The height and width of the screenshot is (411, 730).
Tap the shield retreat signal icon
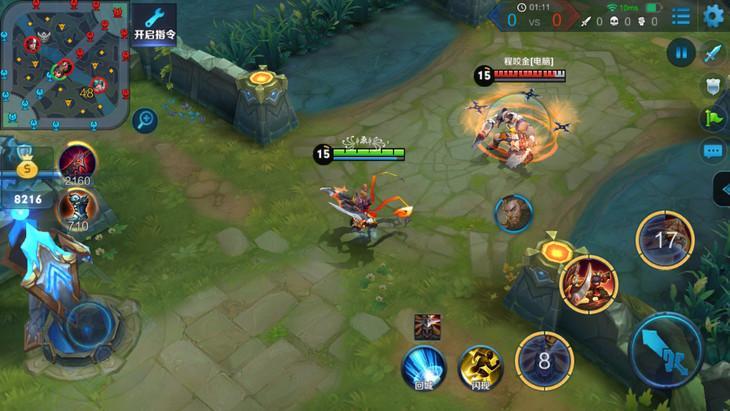pos(713,86)
